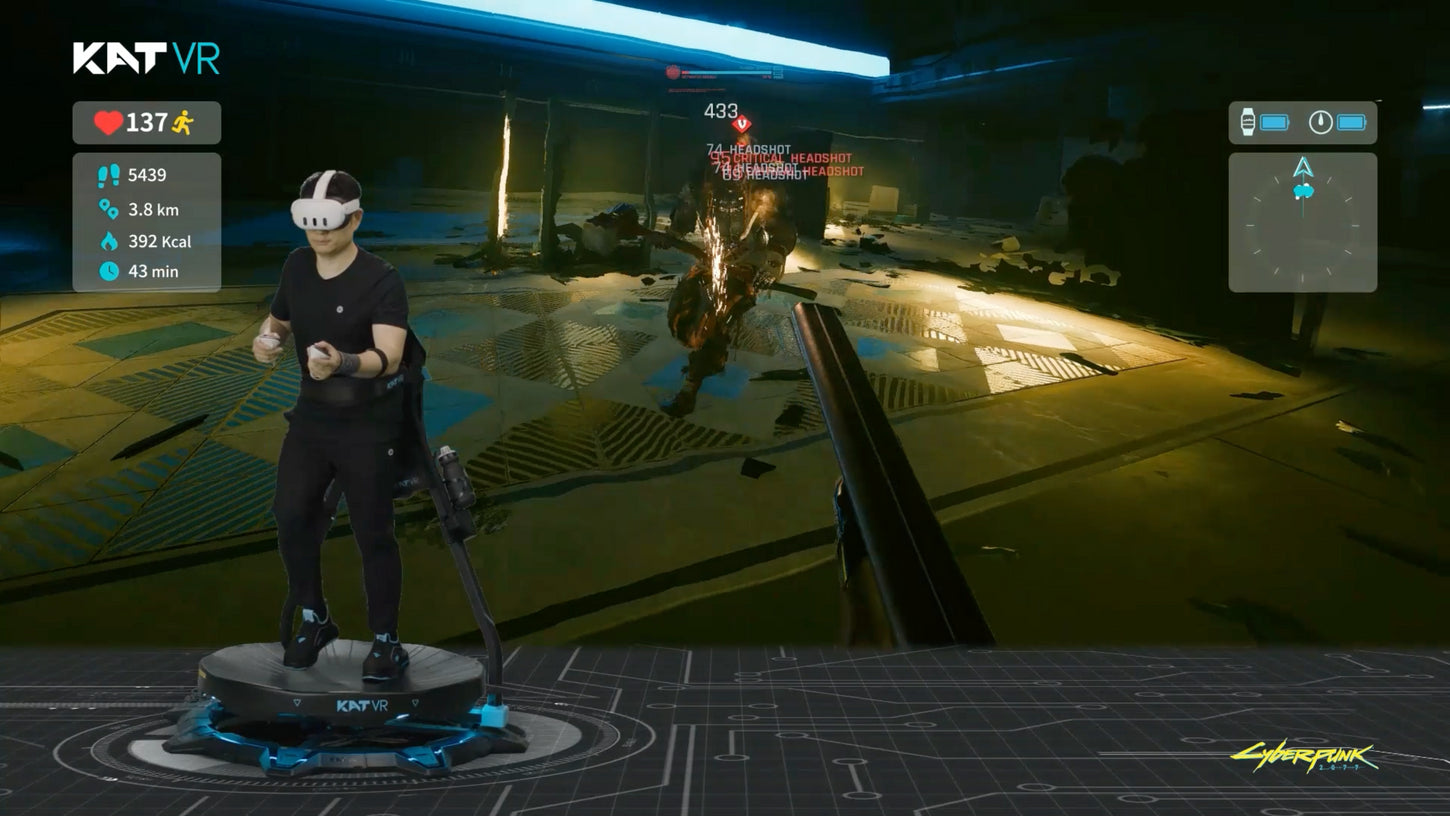Click the Cyberpunk 2077 logo
The height and width of the screenshot is (816, 1450).
[x=1304, y=757]
